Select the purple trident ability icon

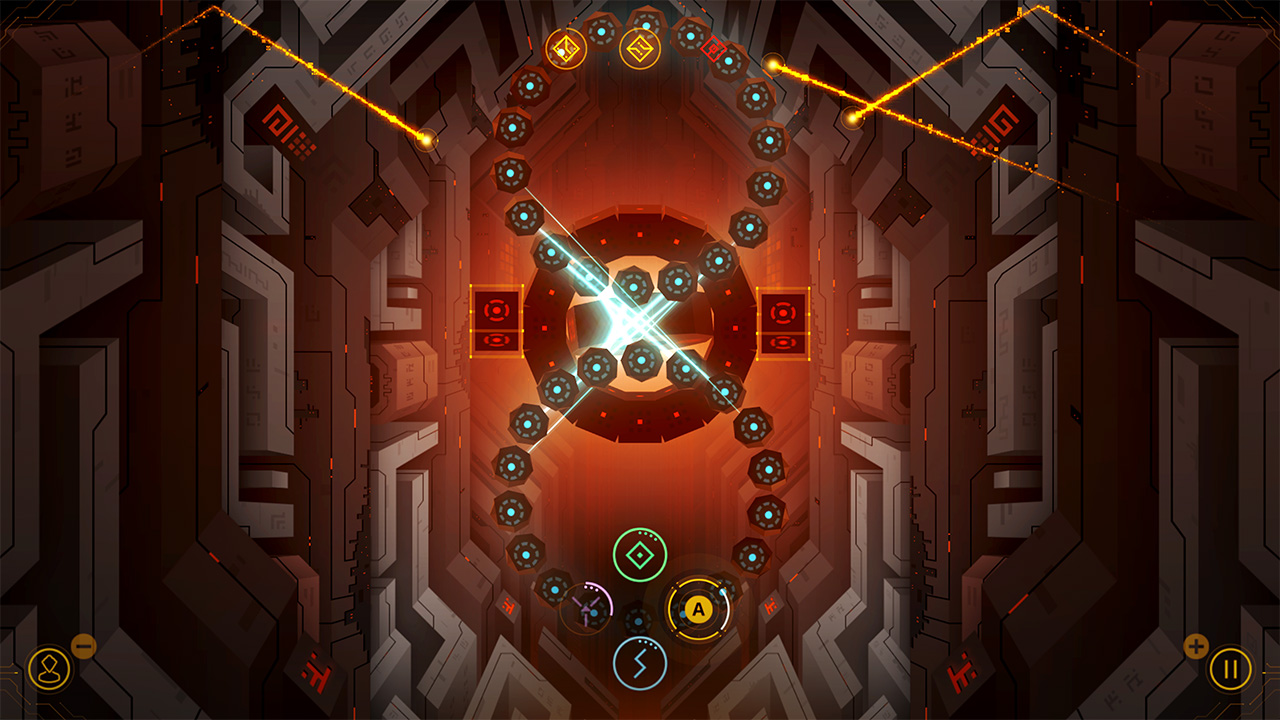click(587, 609)
